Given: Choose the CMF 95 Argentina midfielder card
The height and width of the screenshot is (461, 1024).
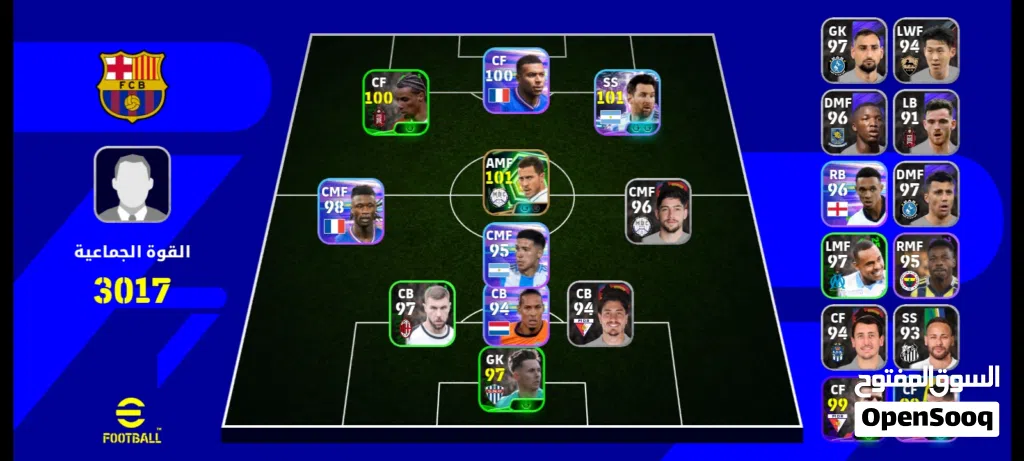Looking at the screenshot, I should tap(516, 255).
